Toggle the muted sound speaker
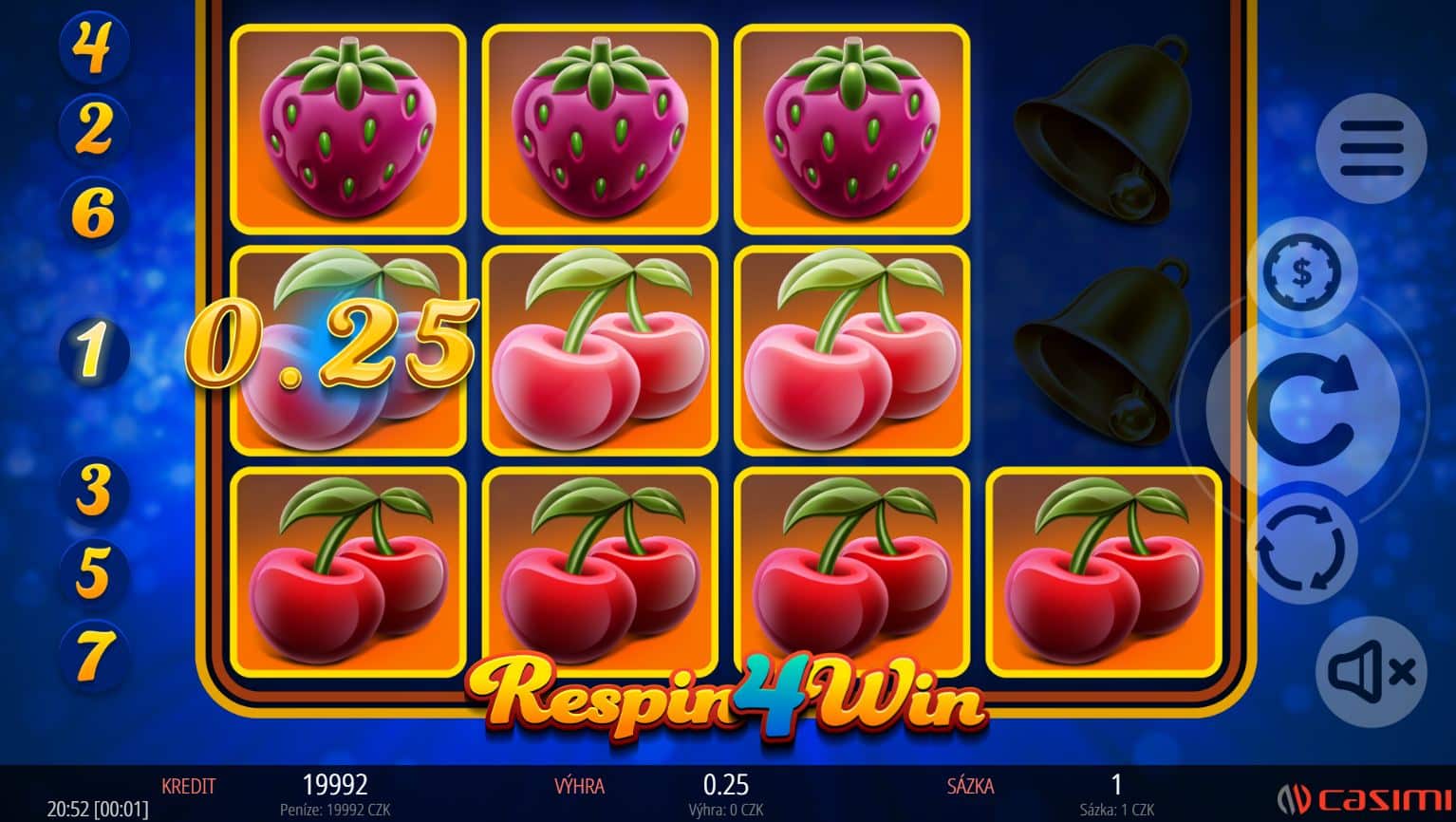 [x=1371, y=672]
